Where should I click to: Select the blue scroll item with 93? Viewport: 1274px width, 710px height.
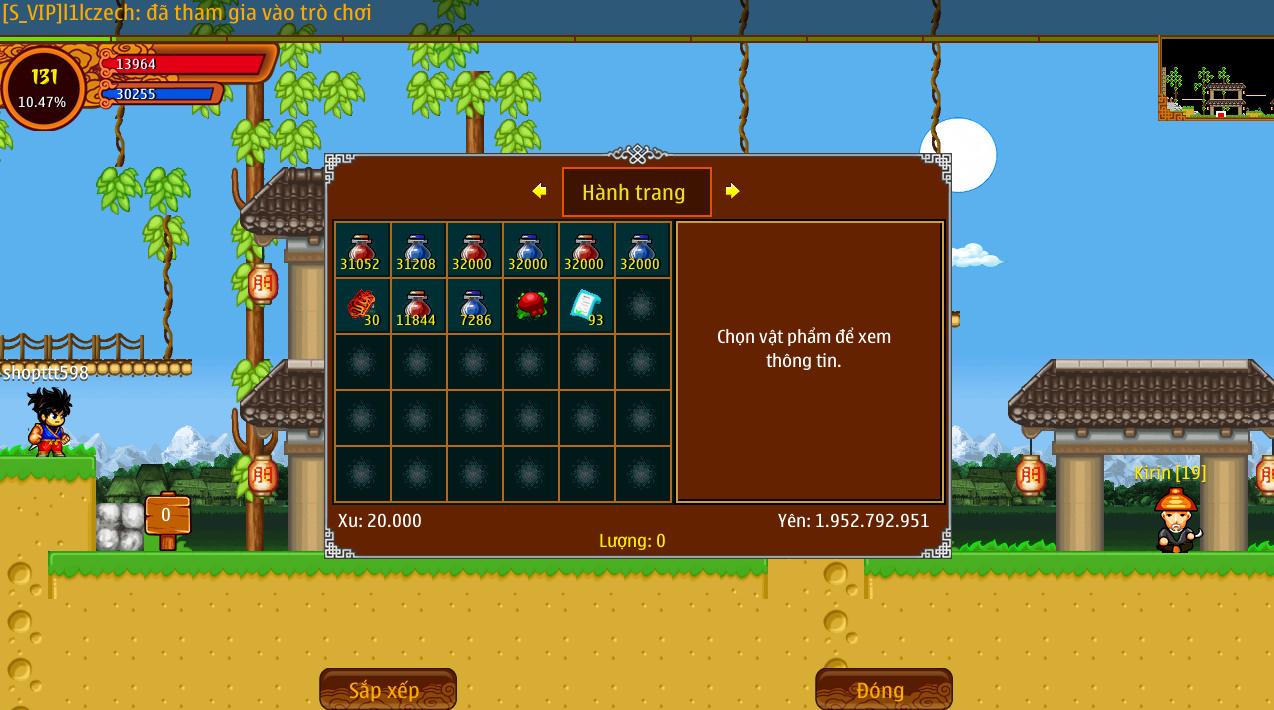point(586,306)
